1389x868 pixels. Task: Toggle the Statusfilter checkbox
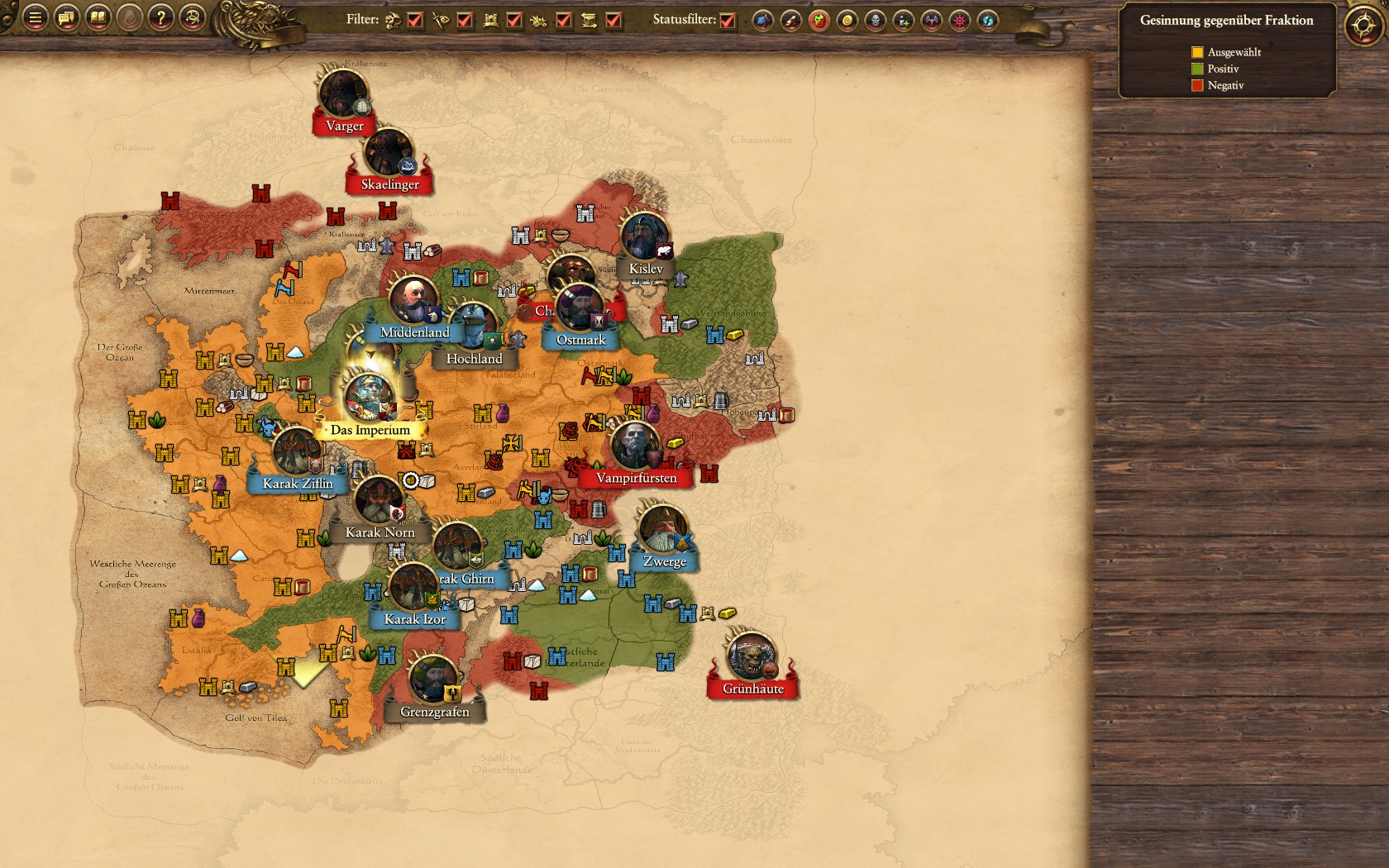pos(728,21)
